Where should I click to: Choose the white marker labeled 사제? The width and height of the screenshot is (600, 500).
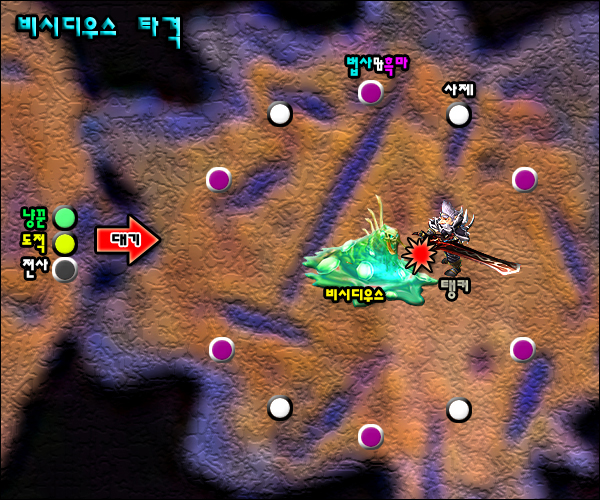[458, 115]
